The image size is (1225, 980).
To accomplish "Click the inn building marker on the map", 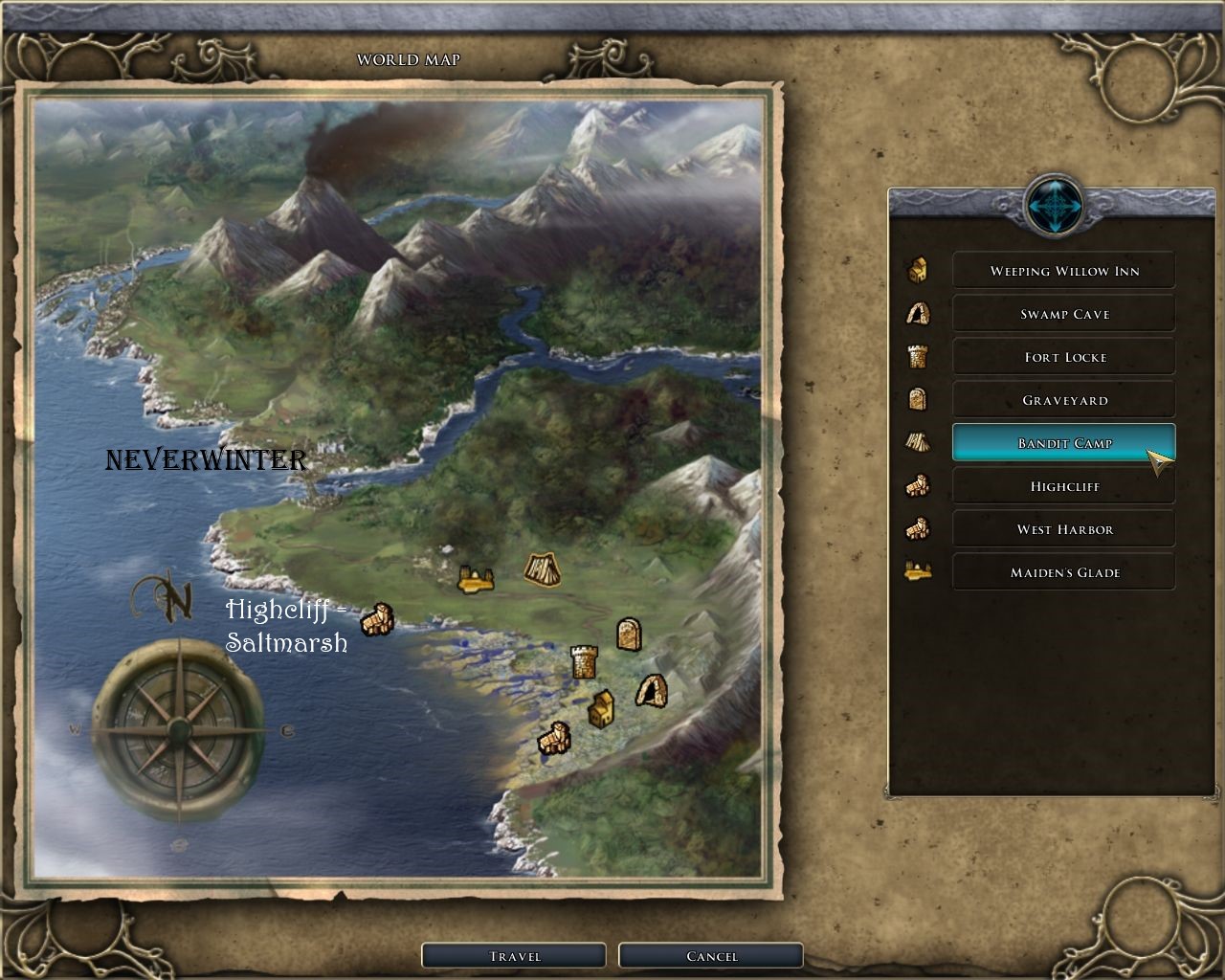I will coord(600,708).
